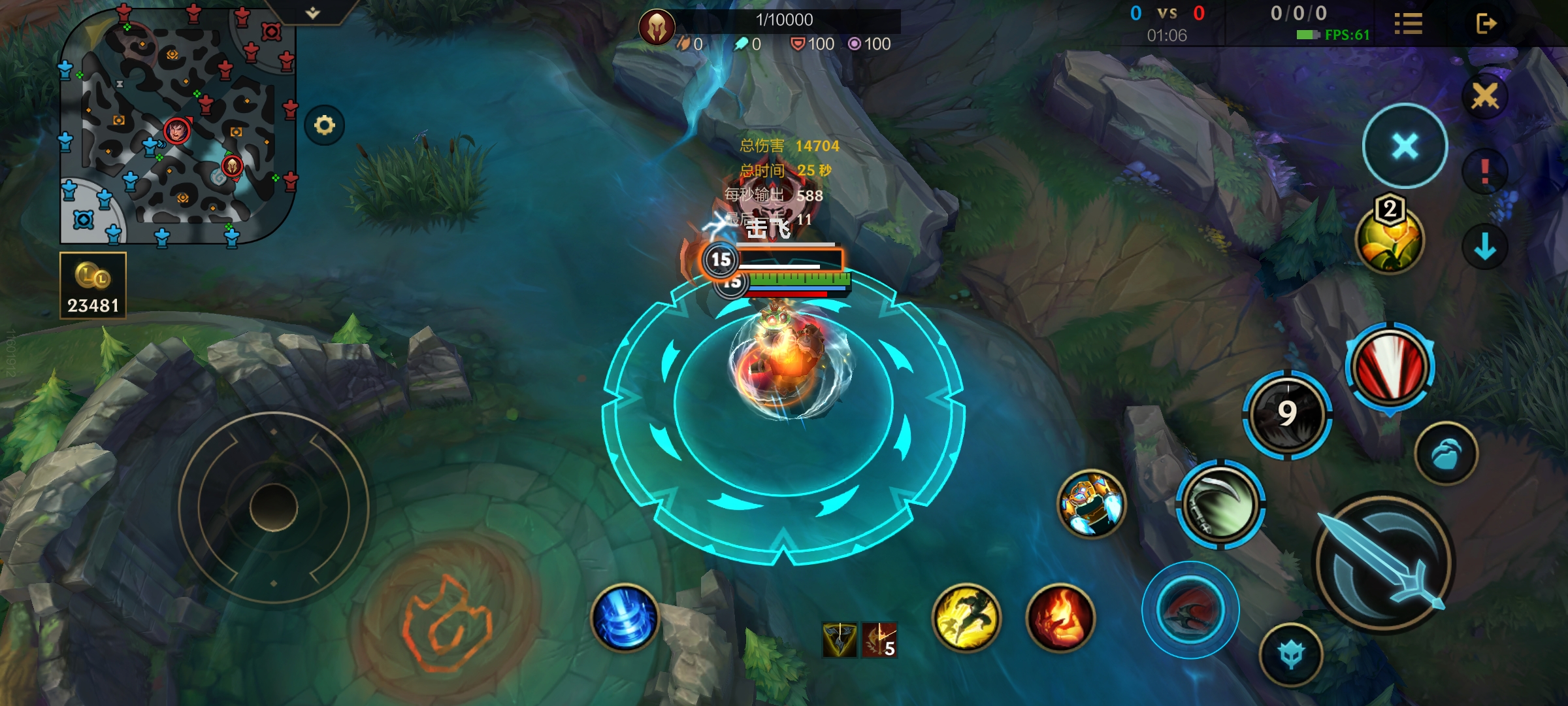Perform a basic attack with sword button
Viewport: 1568px width, 706px height.
point(1384,562)
